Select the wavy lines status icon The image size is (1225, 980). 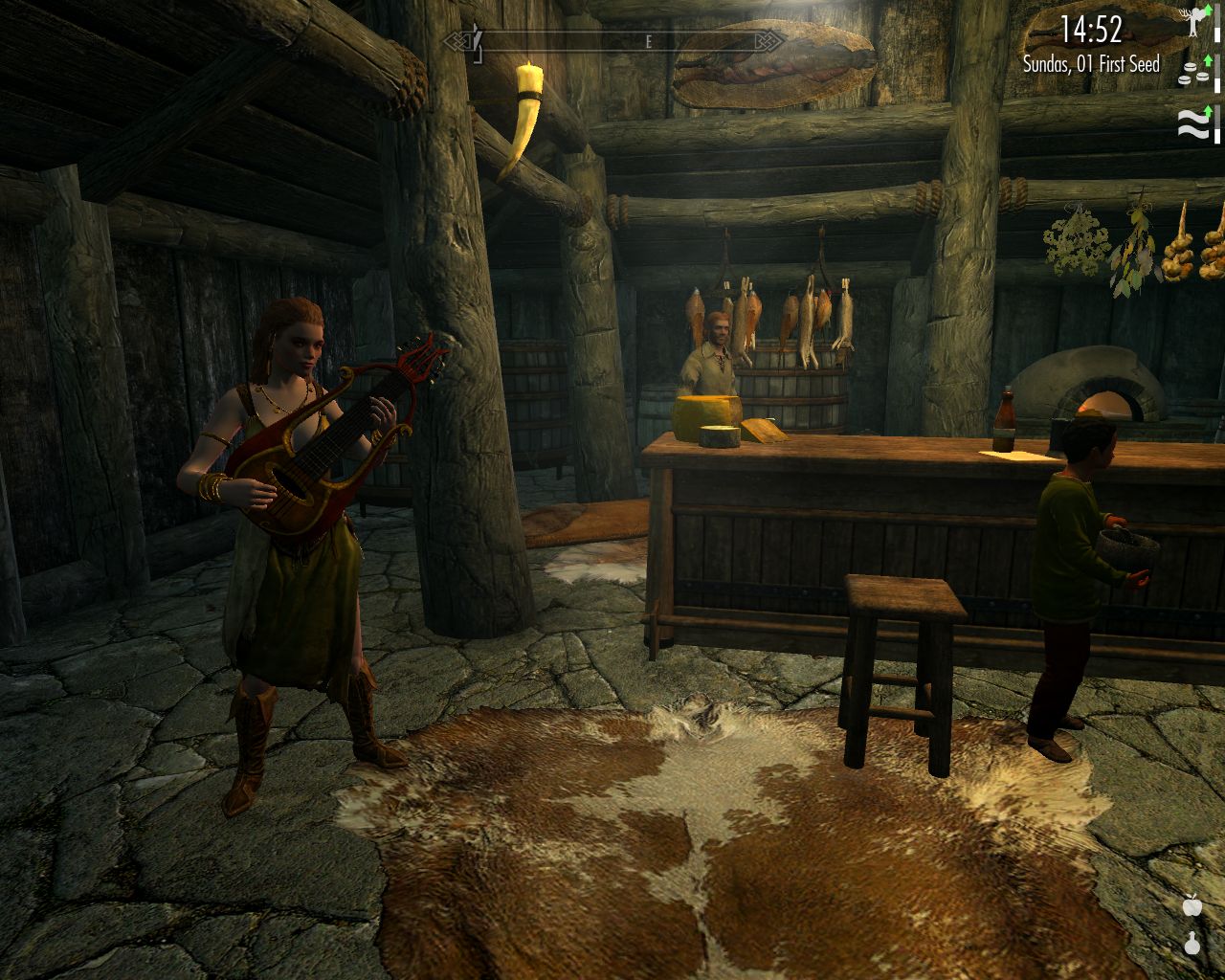click(x=1192, y=123)
